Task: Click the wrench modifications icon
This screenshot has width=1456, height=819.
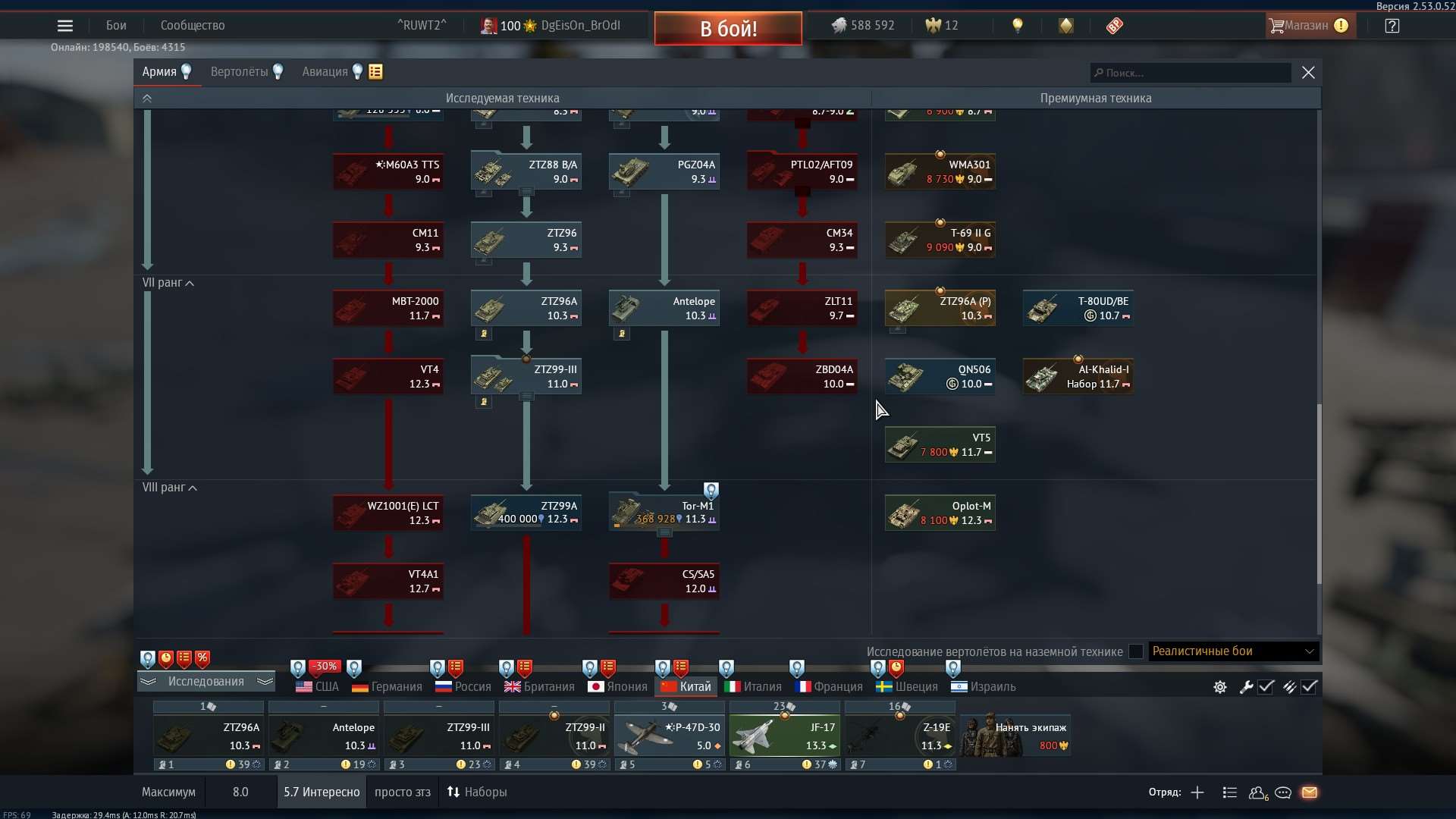Action: coord(1247,687)
